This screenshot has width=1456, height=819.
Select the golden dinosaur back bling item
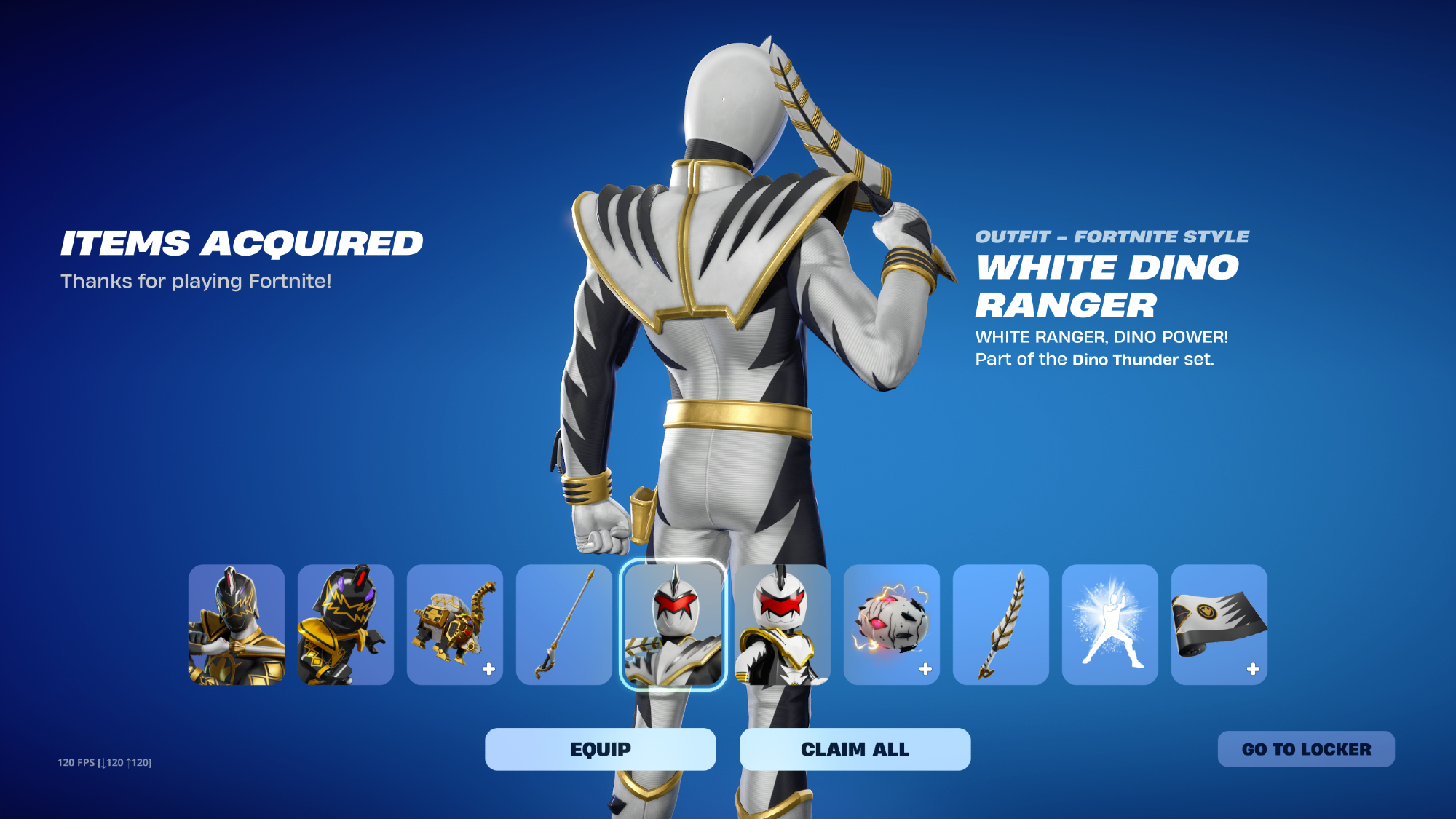[455, 625]
